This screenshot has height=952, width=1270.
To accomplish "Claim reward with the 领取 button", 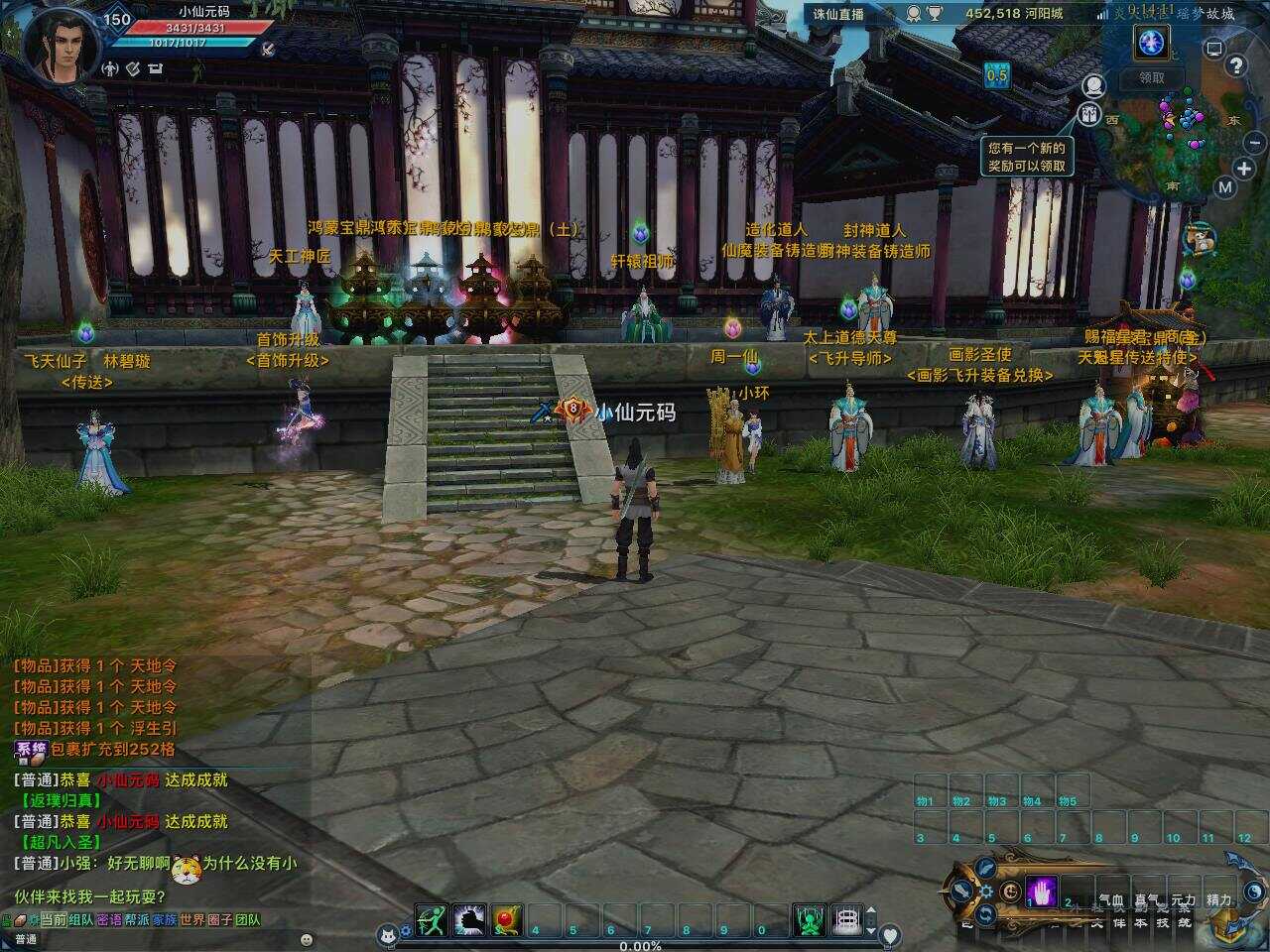I will pos(1151,77).
